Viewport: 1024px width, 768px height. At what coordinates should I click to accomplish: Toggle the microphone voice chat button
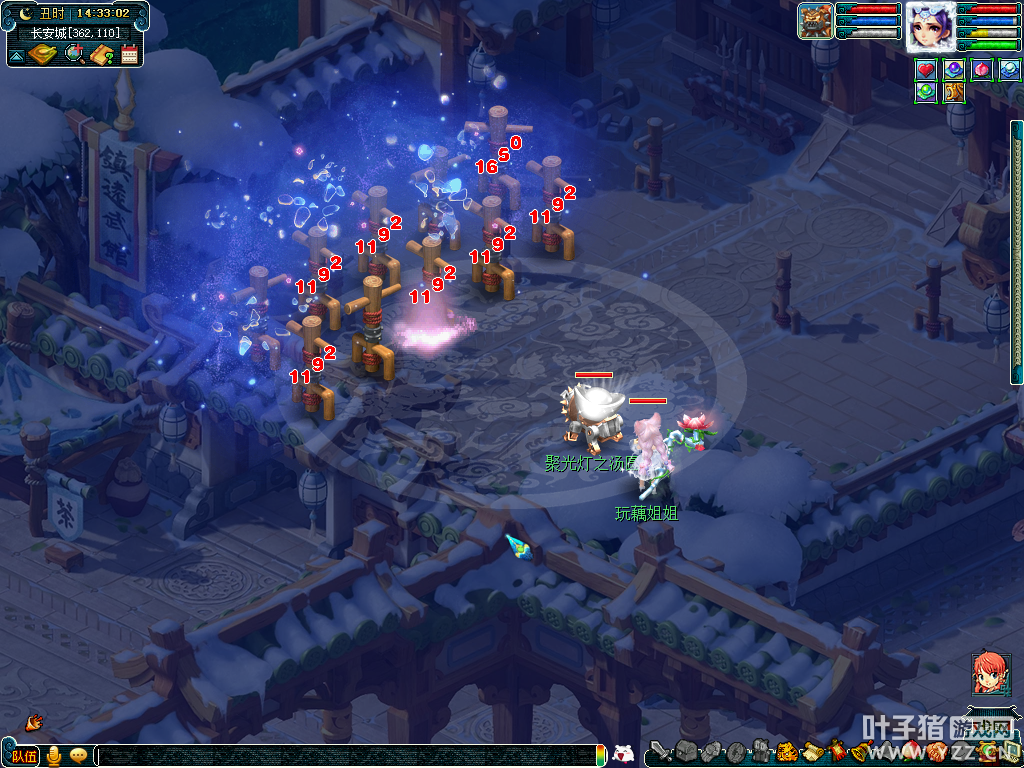54,756
